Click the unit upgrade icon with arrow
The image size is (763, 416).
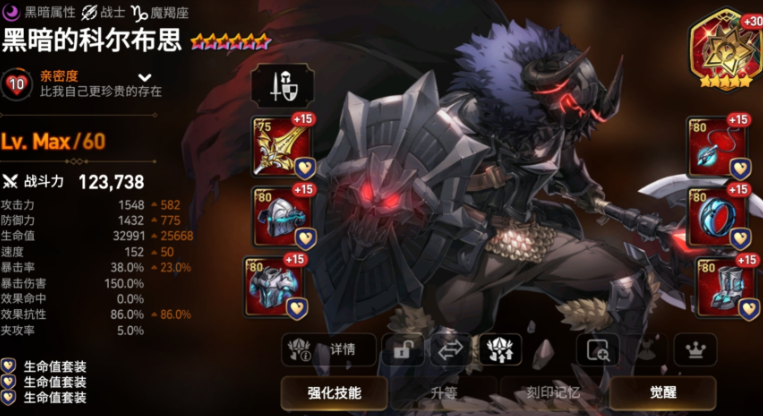(x=501, y=350)
